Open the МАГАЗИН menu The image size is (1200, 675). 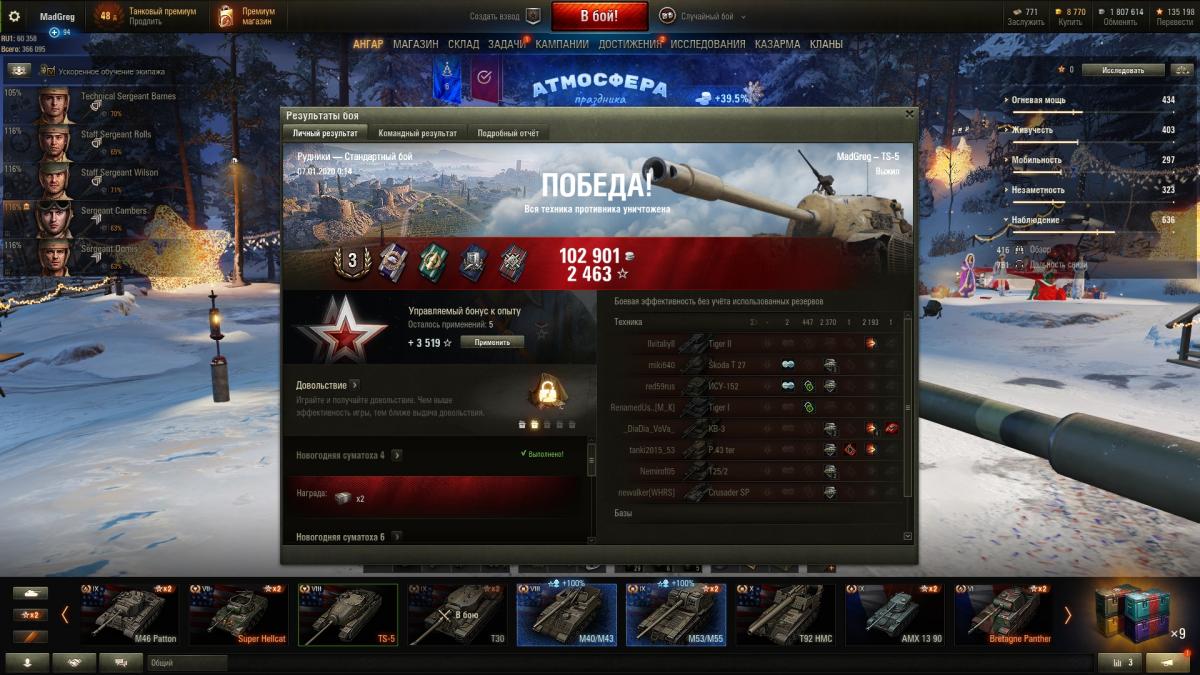click(415, 44)
